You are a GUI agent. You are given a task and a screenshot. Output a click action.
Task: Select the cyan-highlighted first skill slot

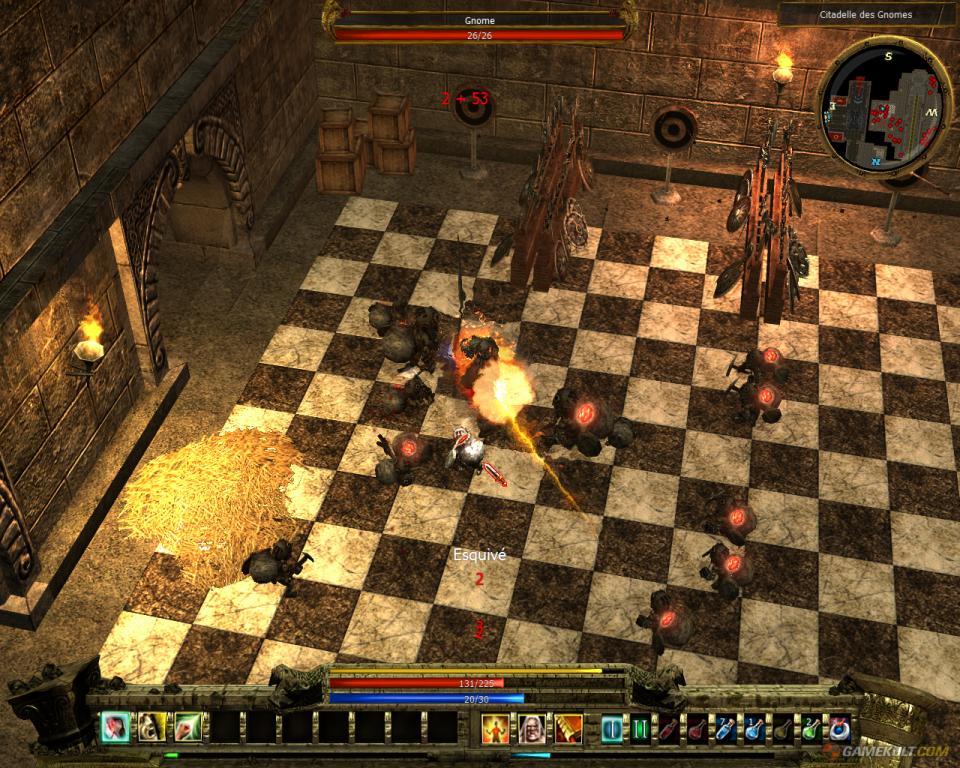(x=115, y=728)
